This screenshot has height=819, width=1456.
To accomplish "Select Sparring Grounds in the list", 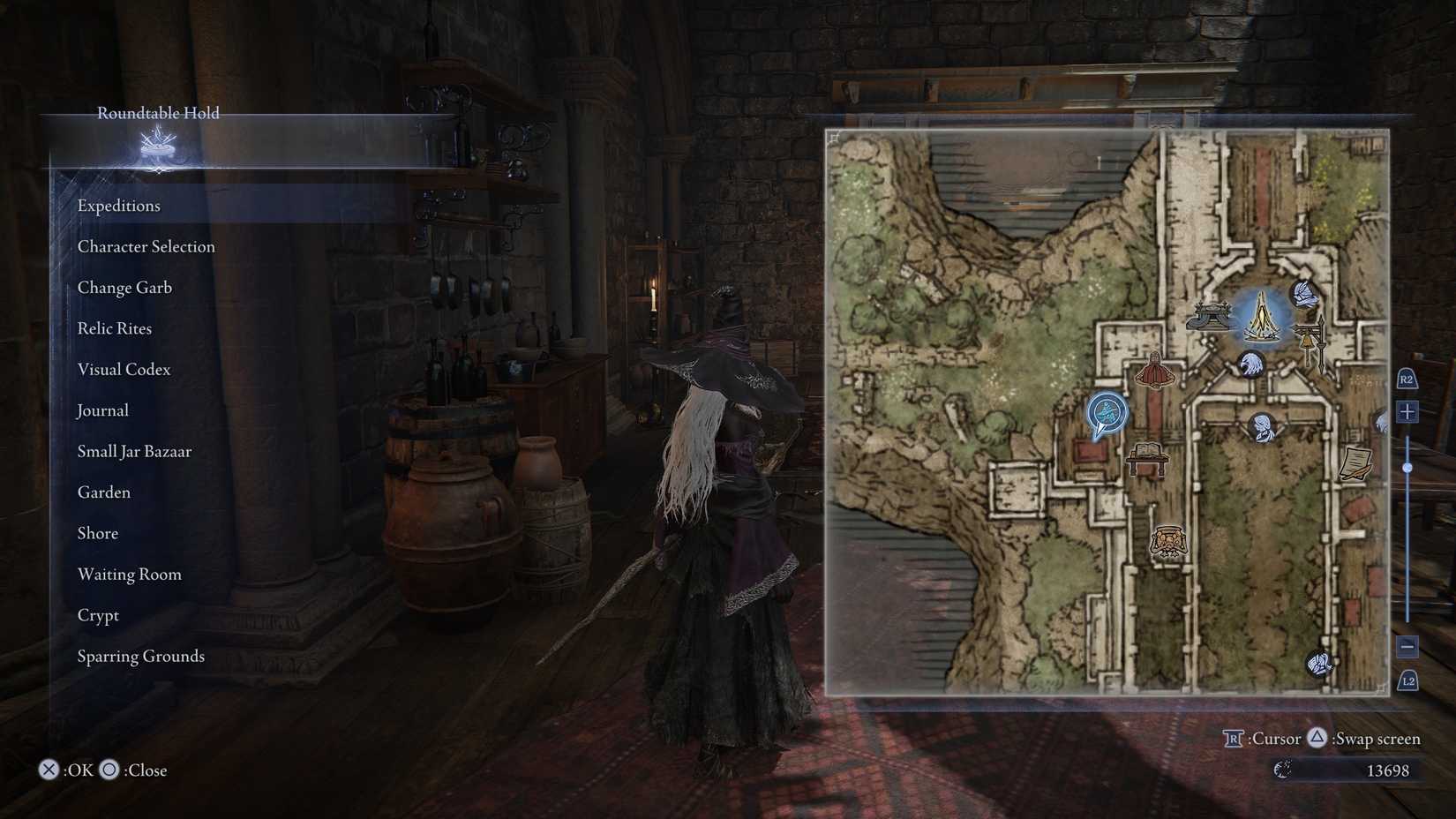I will 140,656.
